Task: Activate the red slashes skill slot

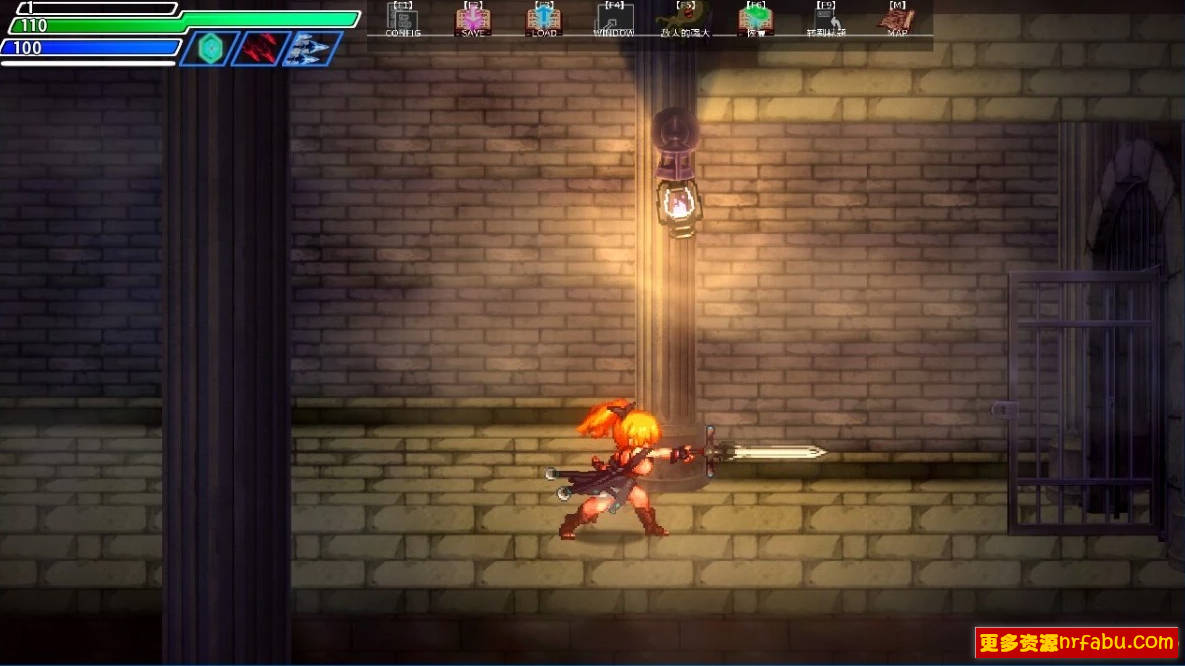Action: pyautogui.click(x=261, y=48)
